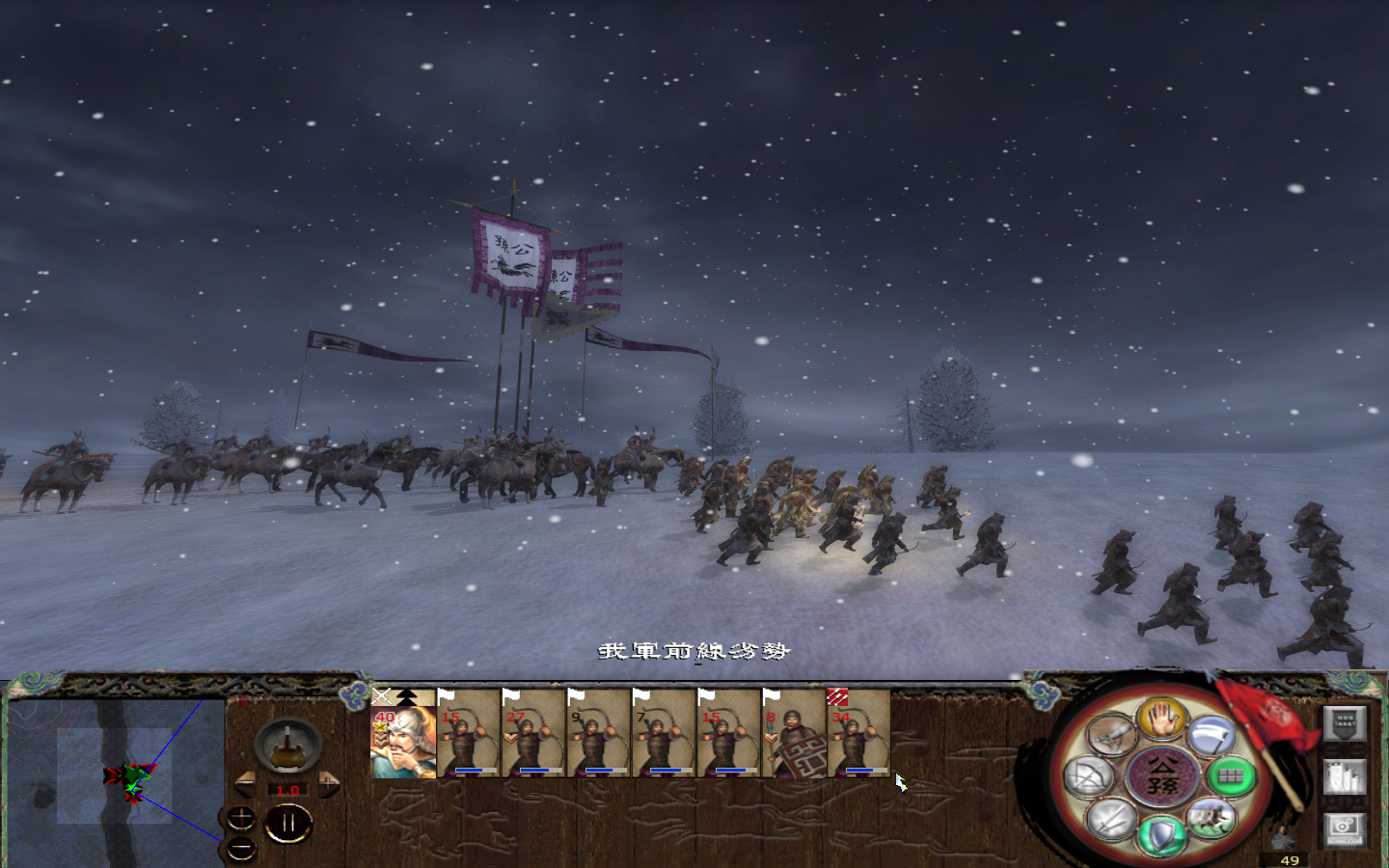The image size is (1389, 868).
Task: Open the group formations grid icon
Action: (1229, 777)
